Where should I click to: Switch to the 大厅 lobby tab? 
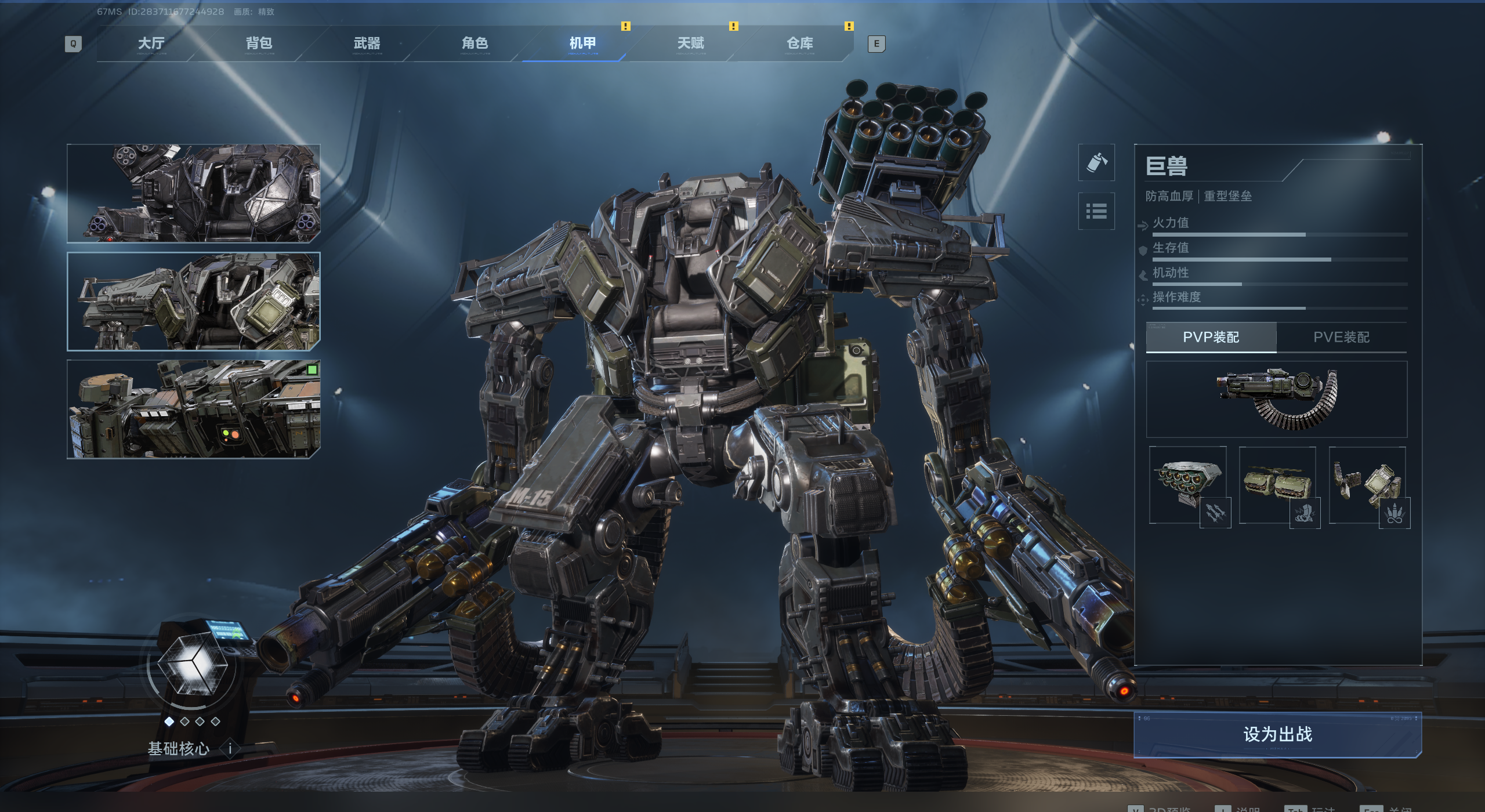click(151, 43)
